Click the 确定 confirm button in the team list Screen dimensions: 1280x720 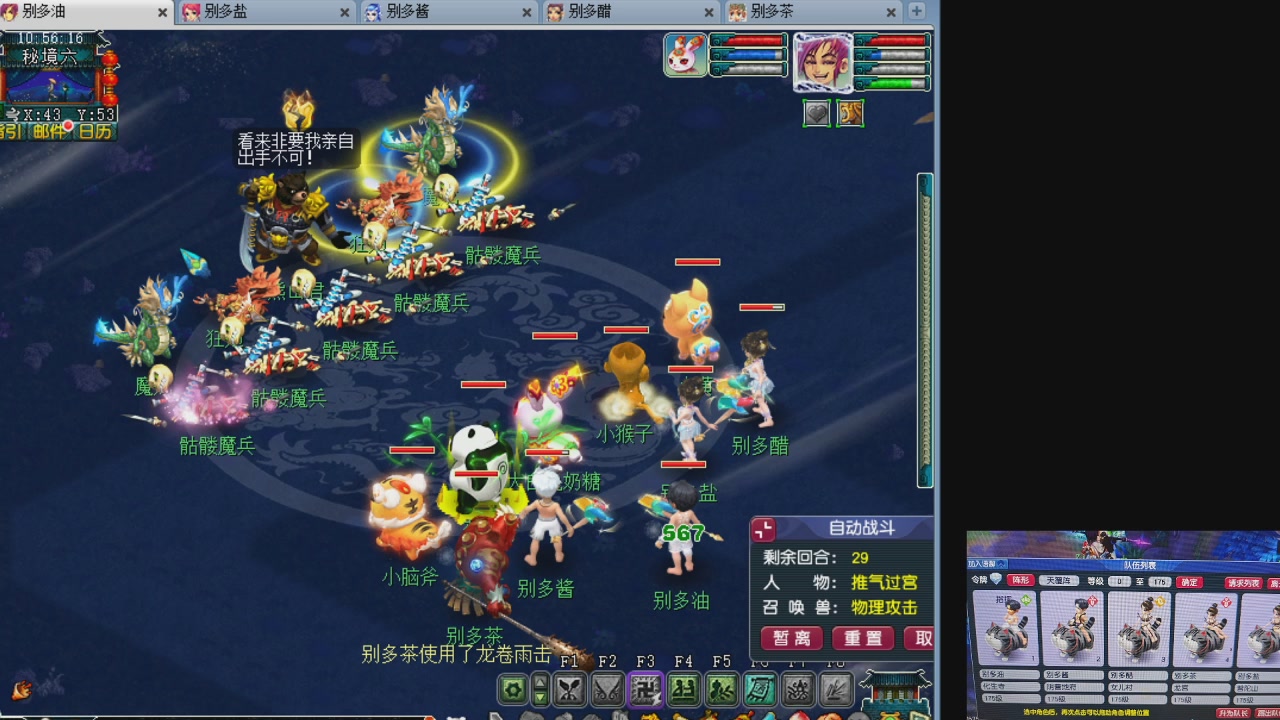tap(1189, 582)
